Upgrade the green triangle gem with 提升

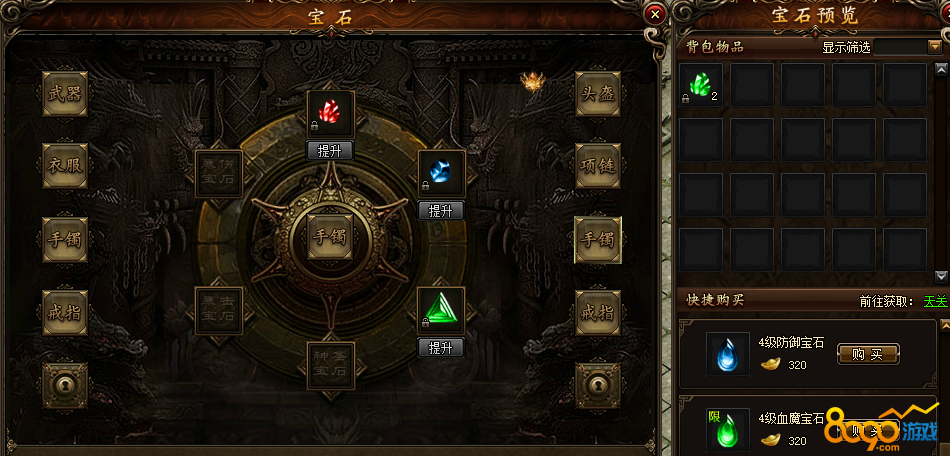pyautogui.click(x=441, y=348)
